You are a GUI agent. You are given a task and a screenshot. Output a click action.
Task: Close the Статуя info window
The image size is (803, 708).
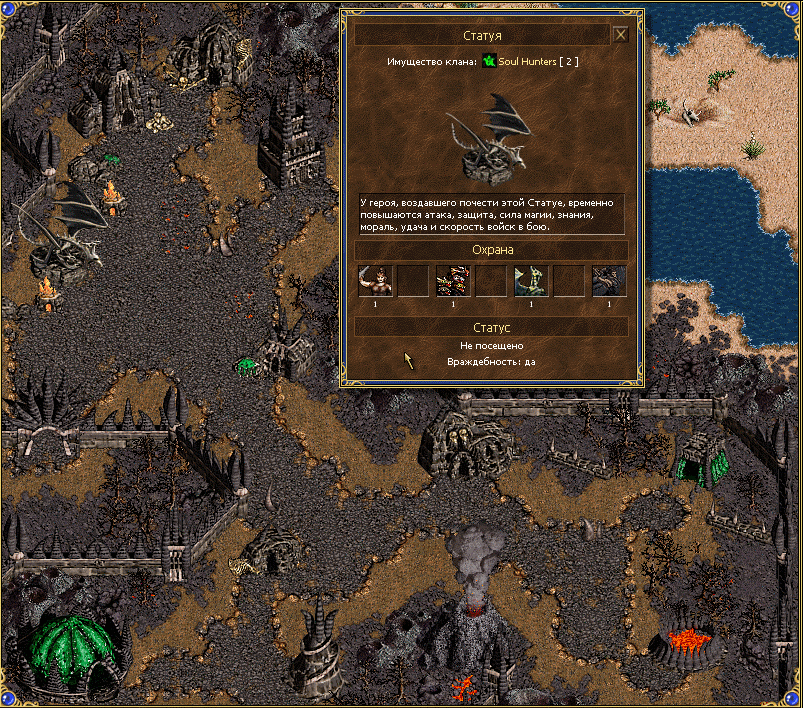tap(620, 35)
